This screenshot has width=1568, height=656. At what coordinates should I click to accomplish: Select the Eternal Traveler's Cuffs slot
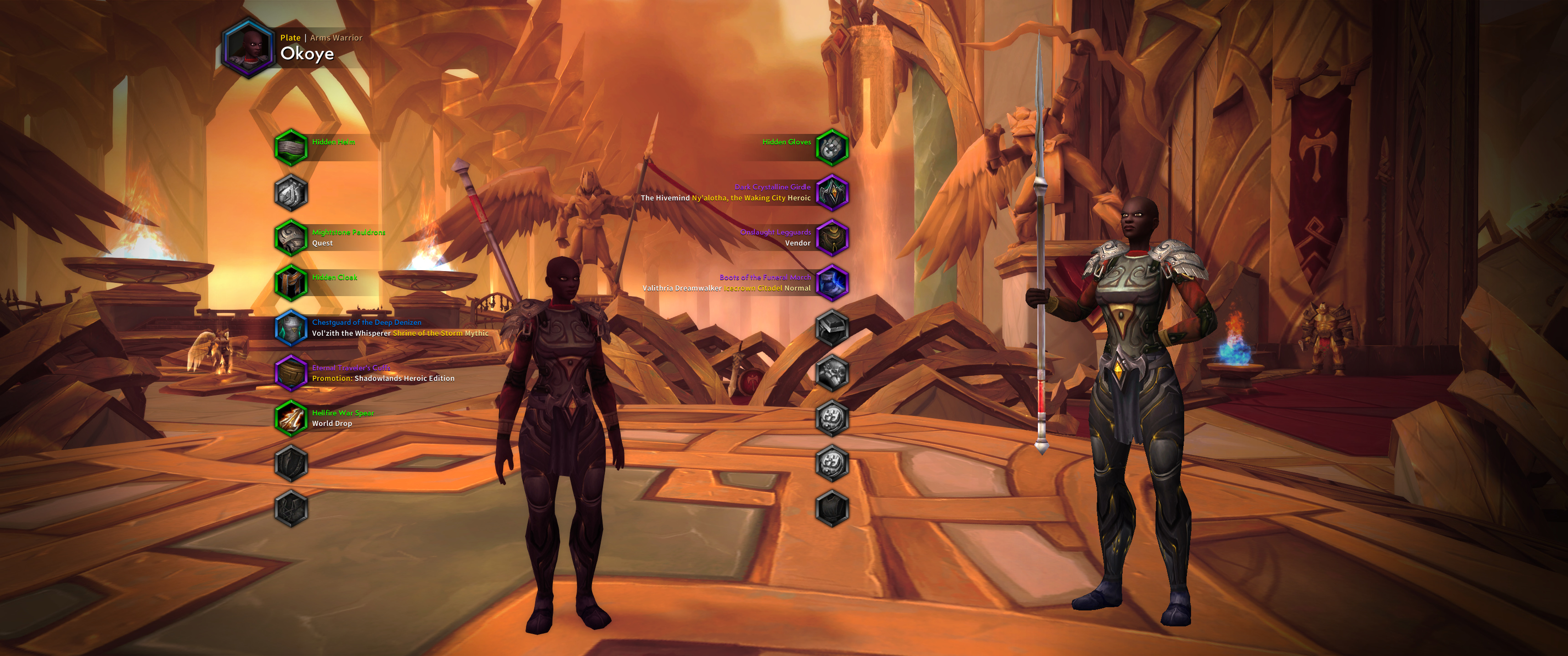tap(291, 373)
